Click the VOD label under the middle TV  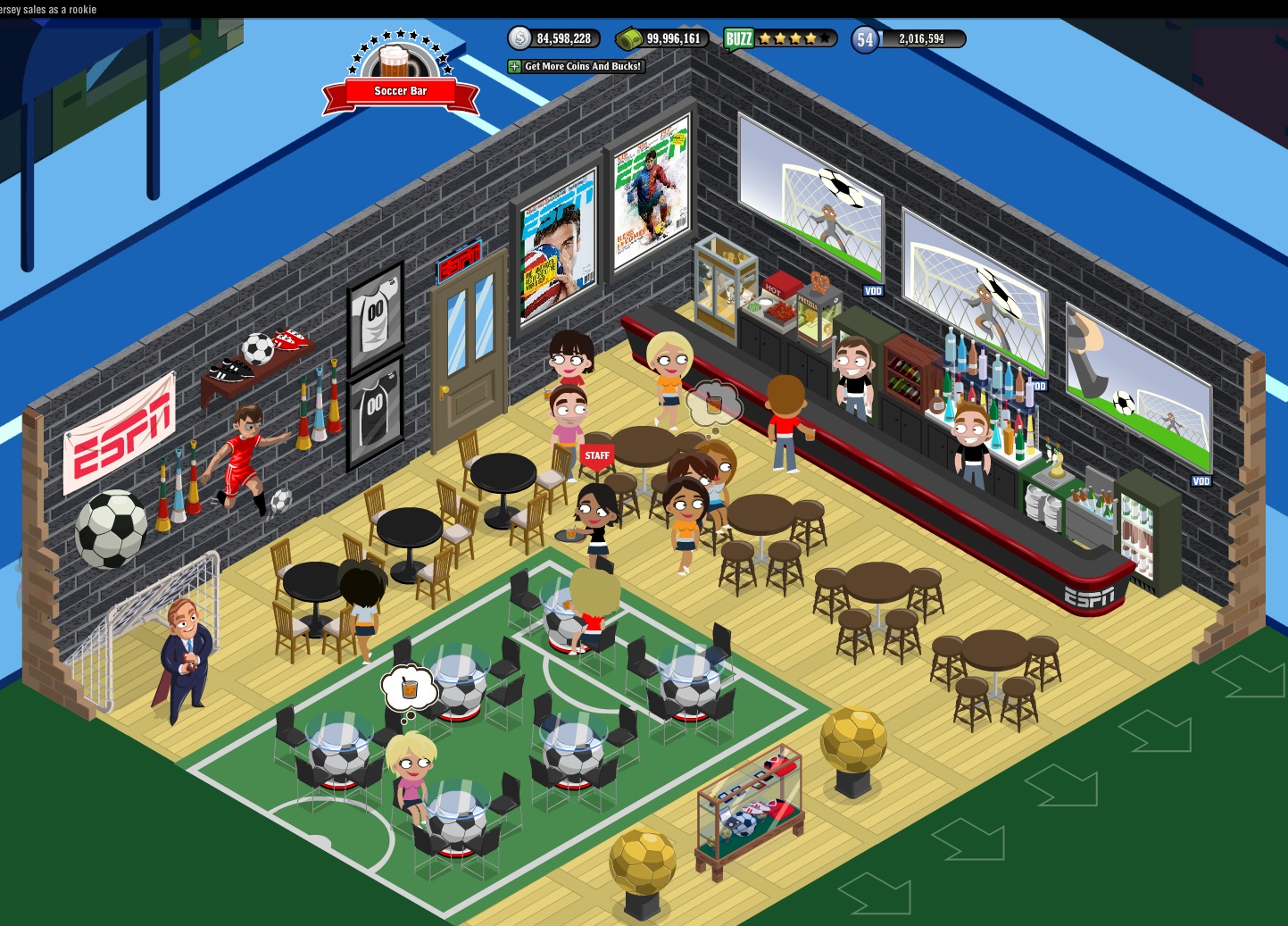click(1040, 384)
